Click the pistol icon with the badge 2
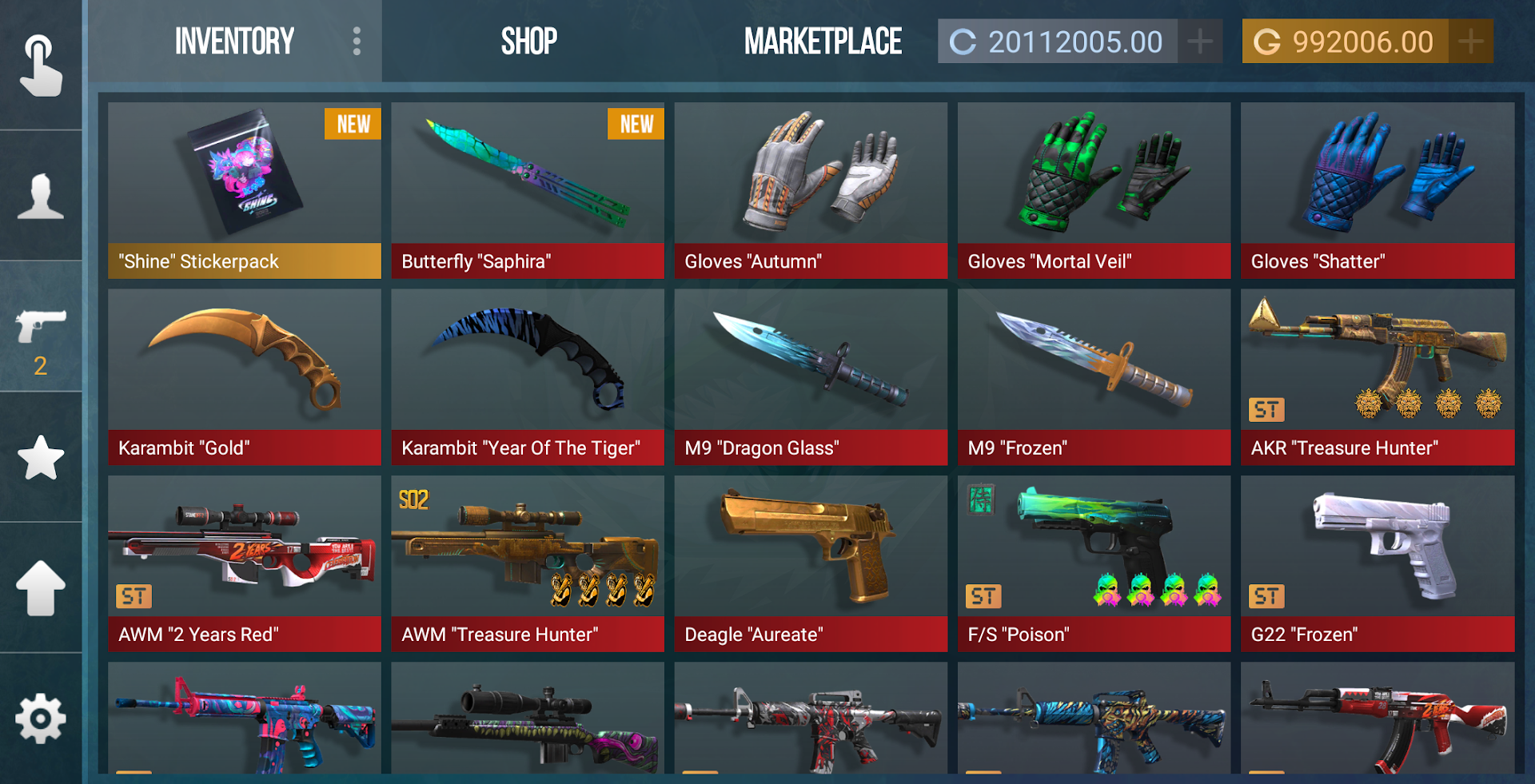Screen dimensions: 1535x784 (42, 328)
